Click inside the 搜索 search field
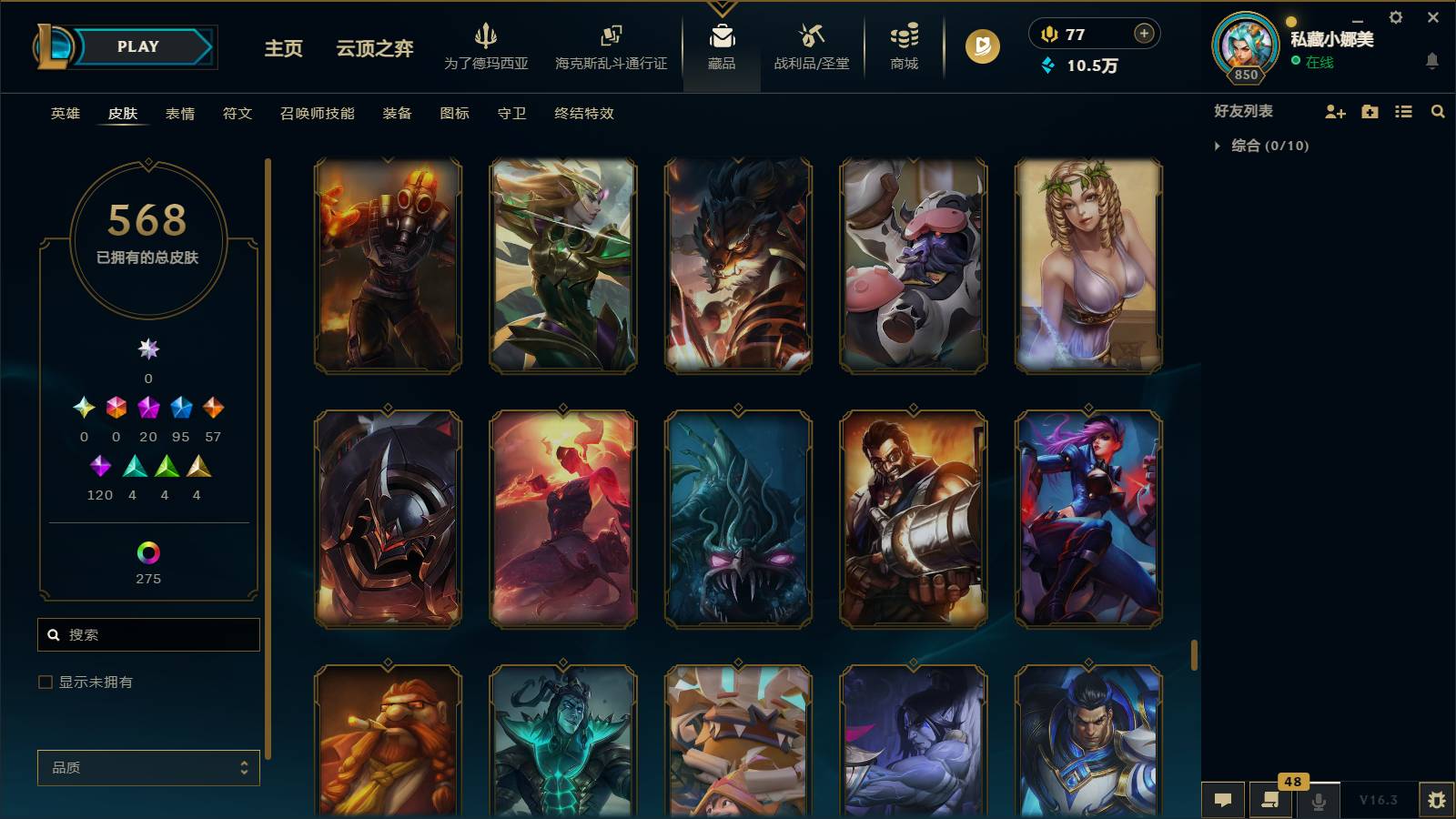This screenshot has width=1456, height=819. click(x=148, y=634)
